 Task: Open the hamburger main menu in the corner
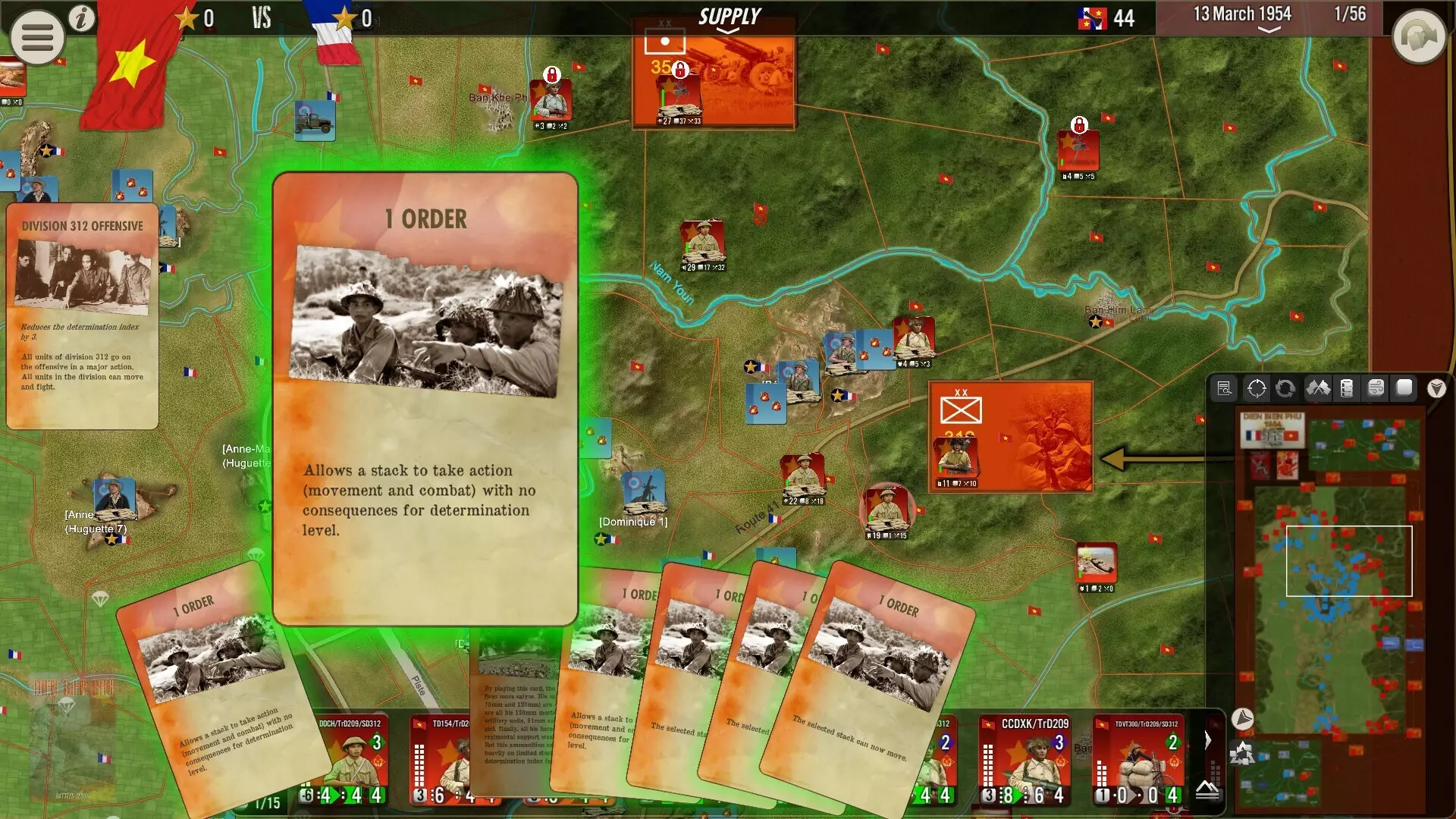pyautogui.click(x=36, y=36)
